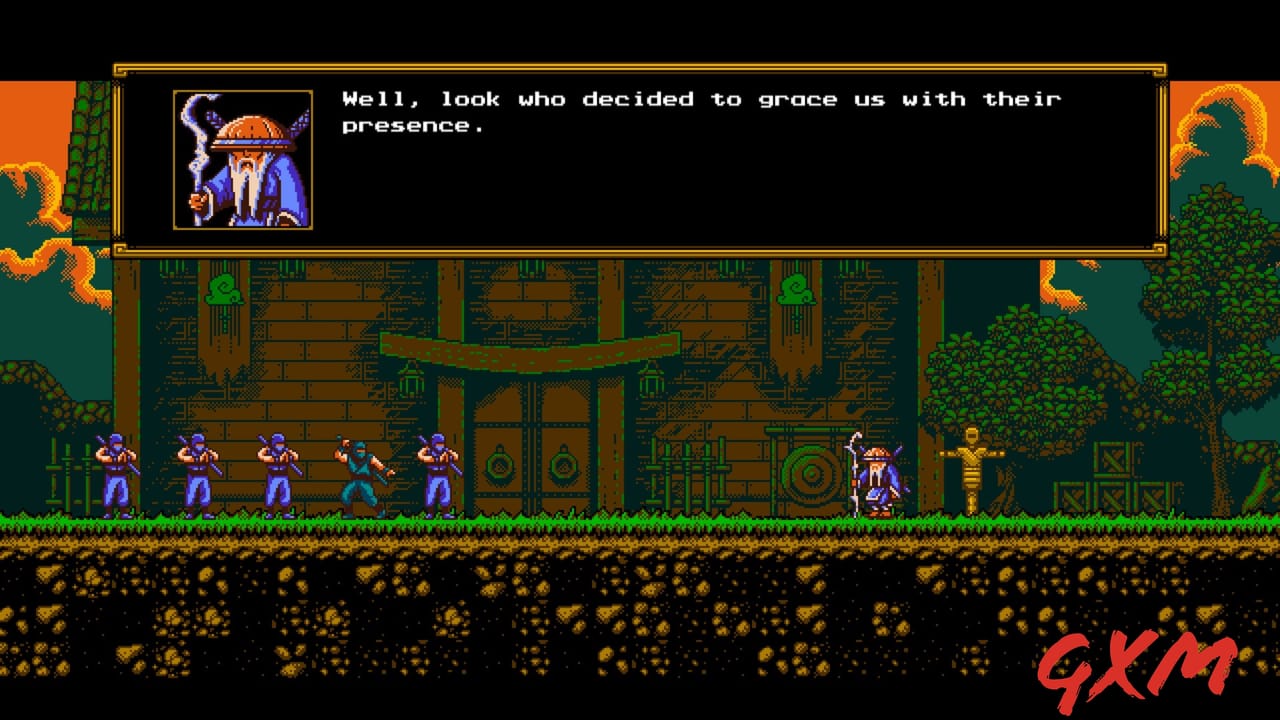The height and width of the screenshot is (720, 1280).
Task: Click the word 'presence' in the dialogue
Action: [412, 126]
